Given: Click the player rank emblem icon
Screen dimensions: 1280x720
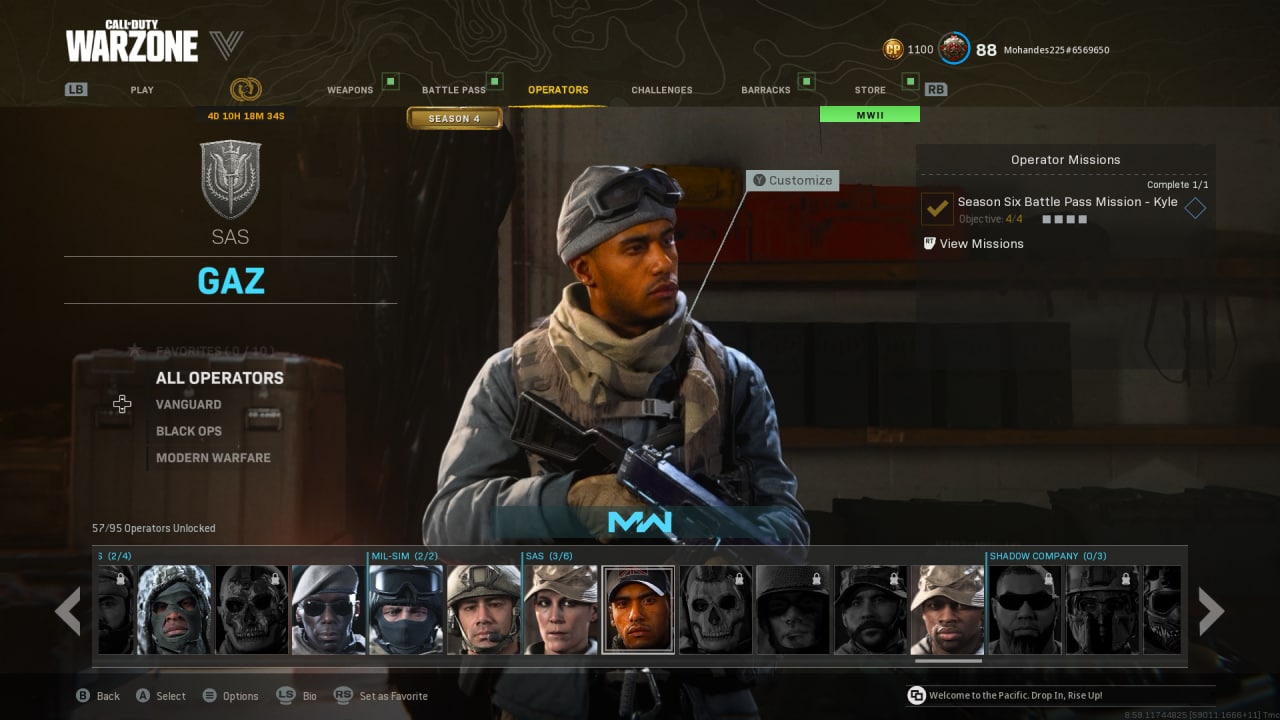Looking at the screenshot, I should coord(955,48).
